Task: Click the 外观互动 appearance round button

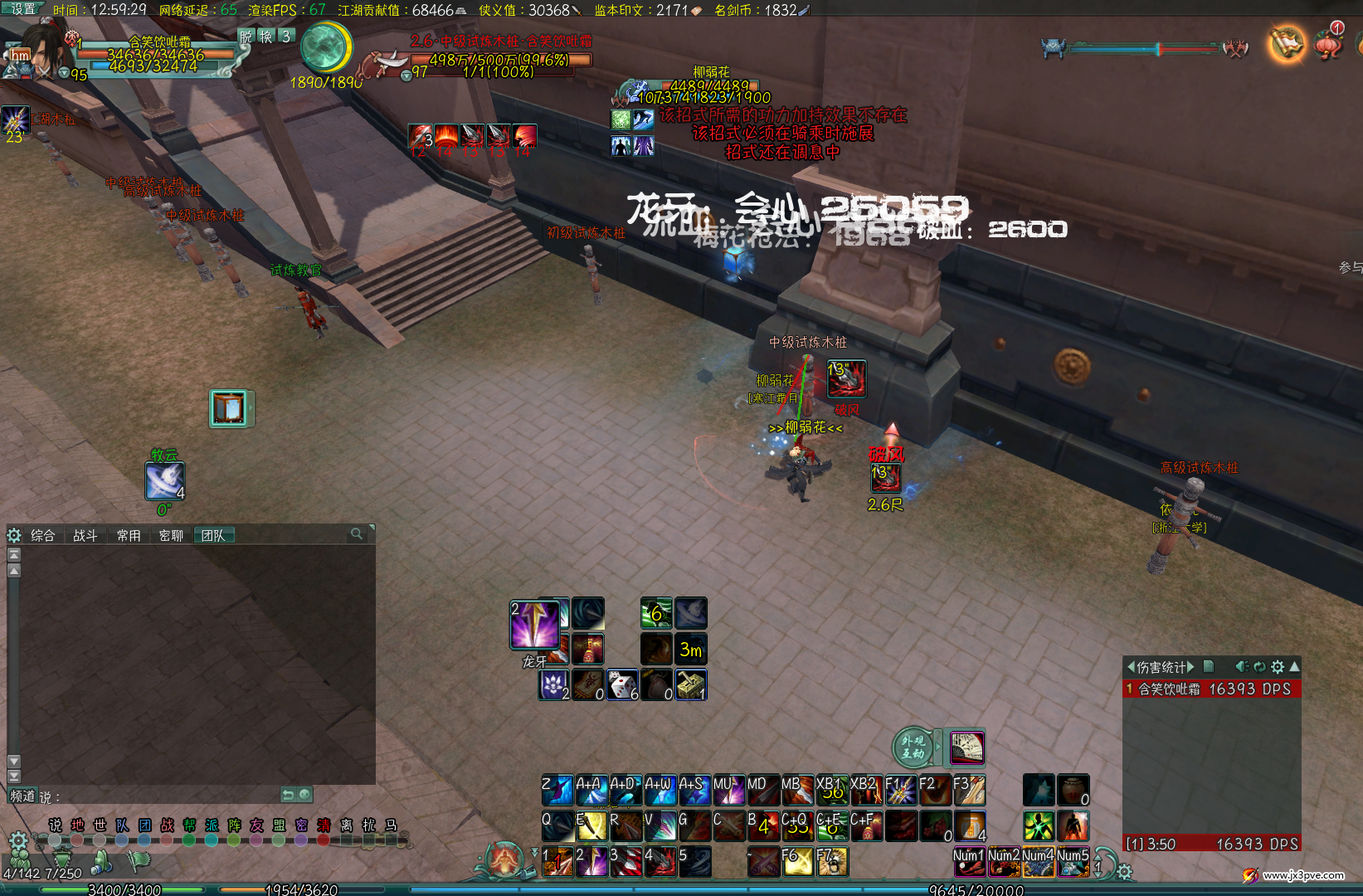Action: pyautogui.click(x=913, y=747)
